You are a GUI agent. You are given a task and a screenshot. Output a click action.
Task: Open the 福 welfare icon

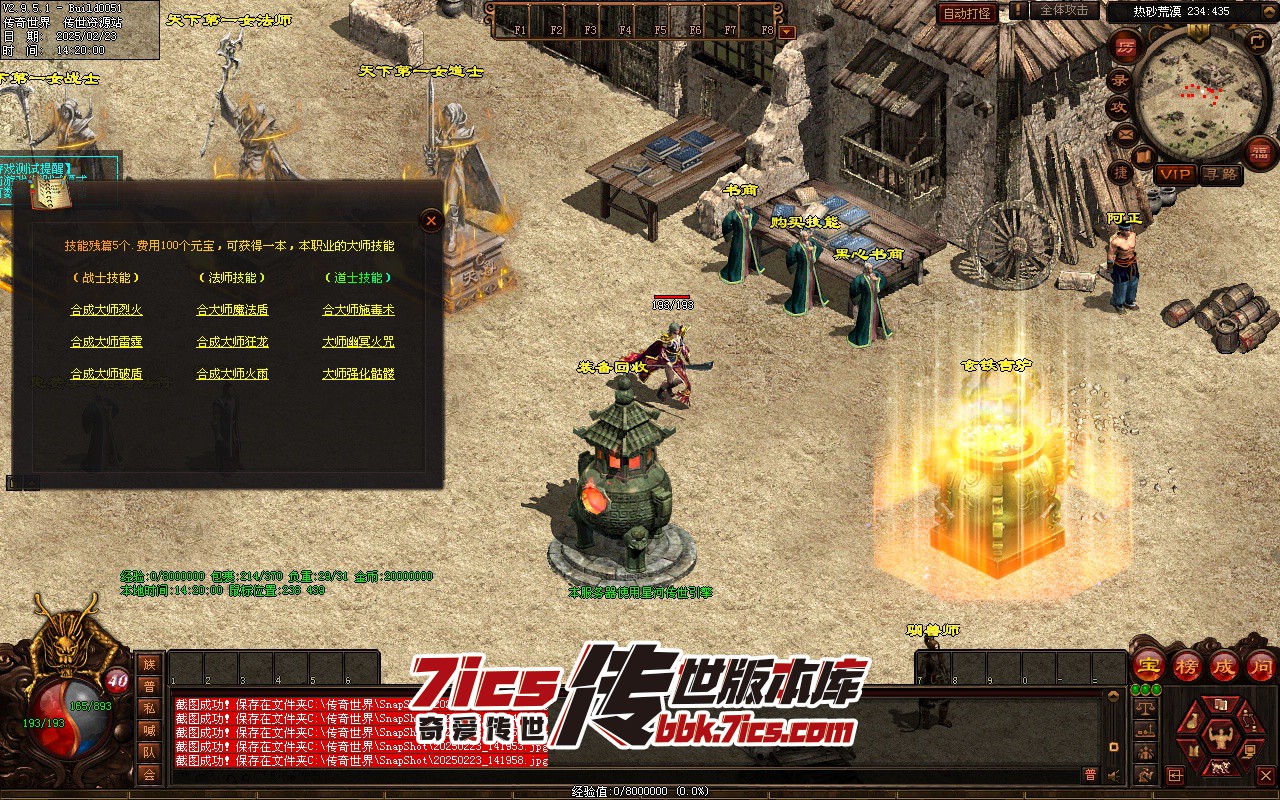pos(1261,151)
